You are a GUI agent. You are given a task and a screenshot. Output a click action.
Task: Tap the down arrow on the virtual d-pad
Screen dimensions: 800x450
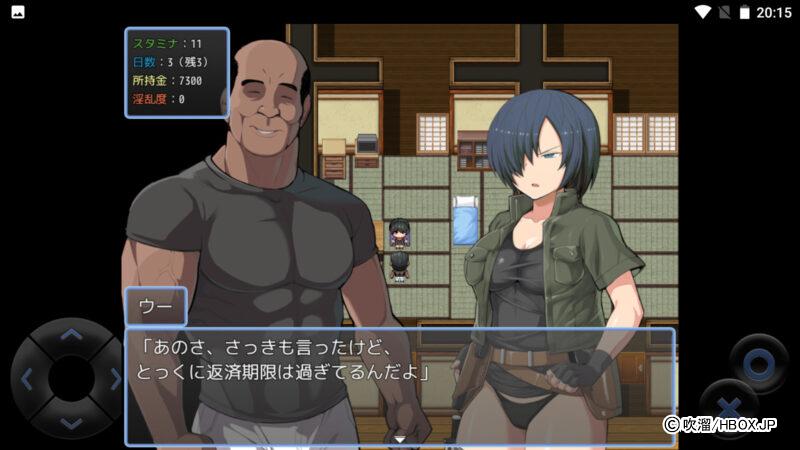tap(70, 421)
